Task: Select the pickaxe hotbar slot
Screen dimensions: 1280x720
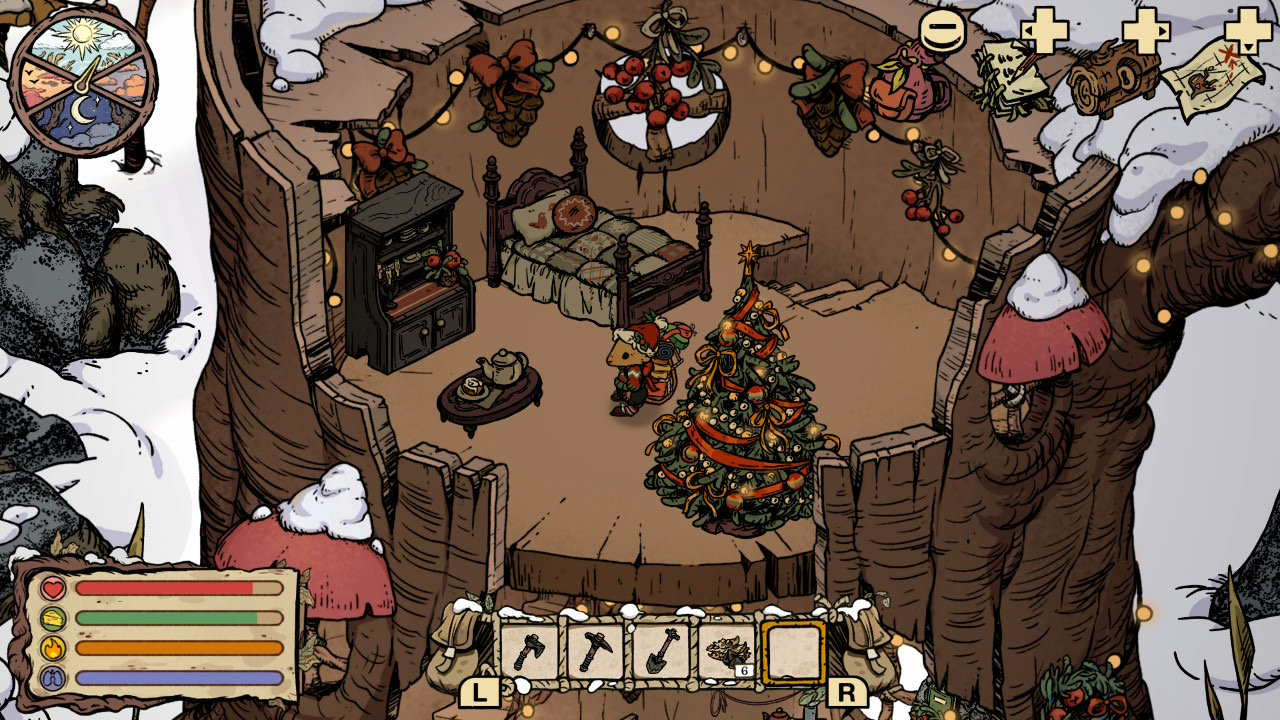Action: coord(594,653)
